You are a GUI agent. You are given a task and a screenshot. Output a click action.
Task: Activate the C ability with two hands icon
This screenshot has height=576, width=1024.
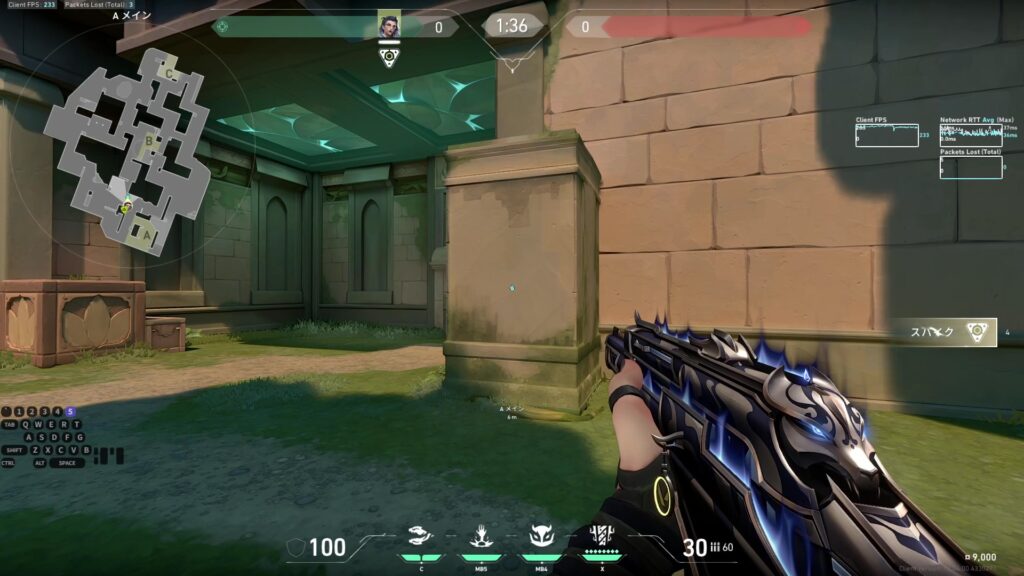tap(421, 537)
